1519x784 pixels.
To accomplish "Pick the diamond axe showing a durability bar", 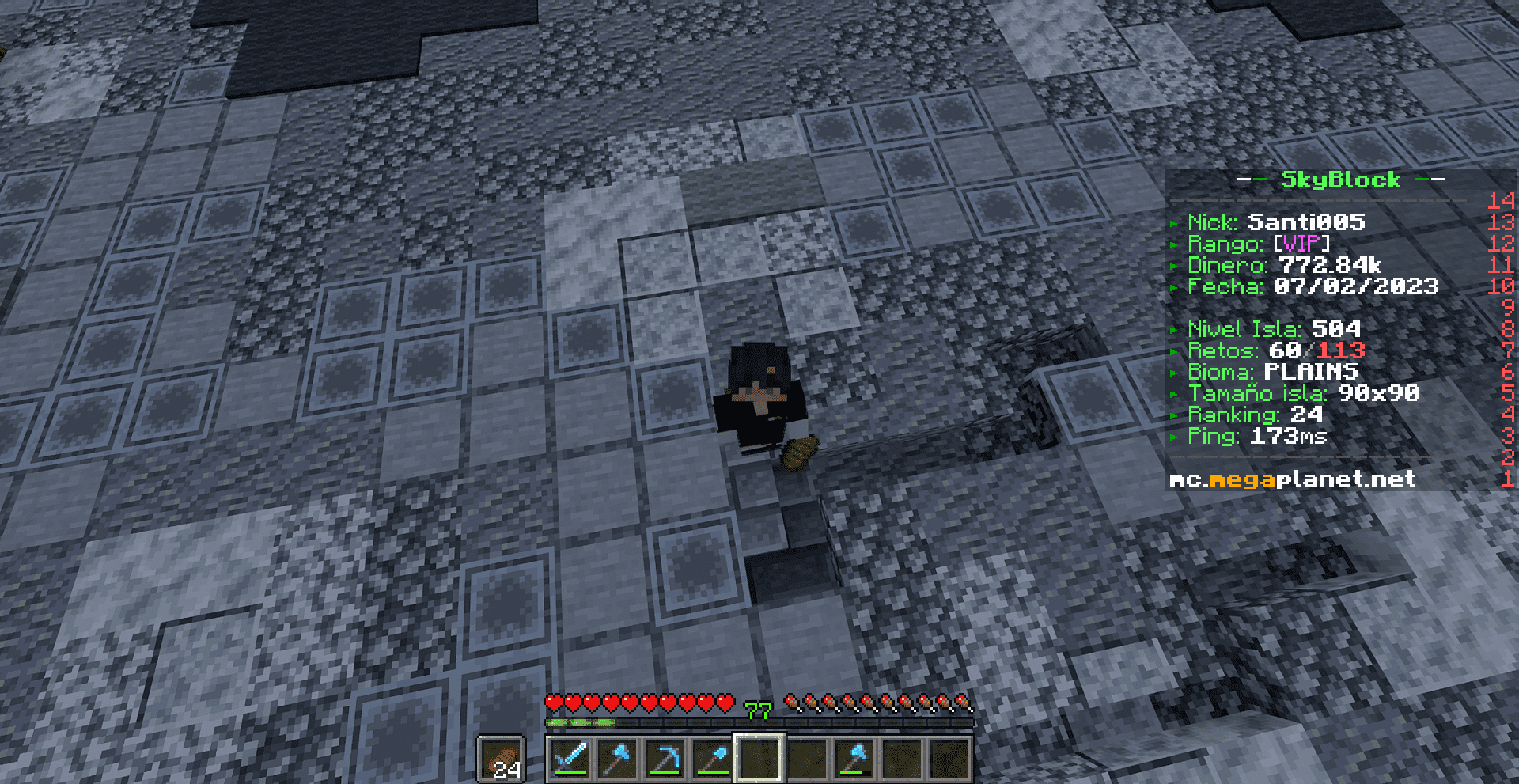I will 854,759.
